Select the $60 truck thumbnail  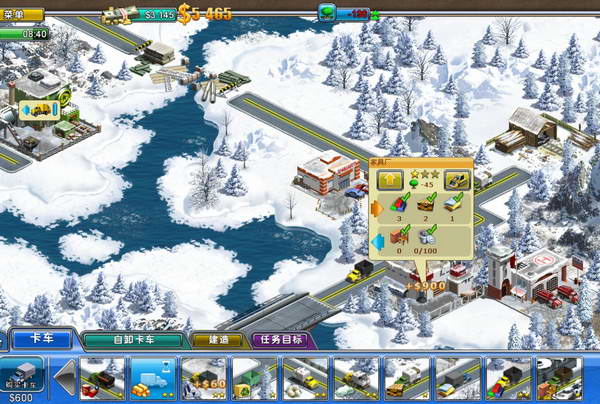coord(204,380)
